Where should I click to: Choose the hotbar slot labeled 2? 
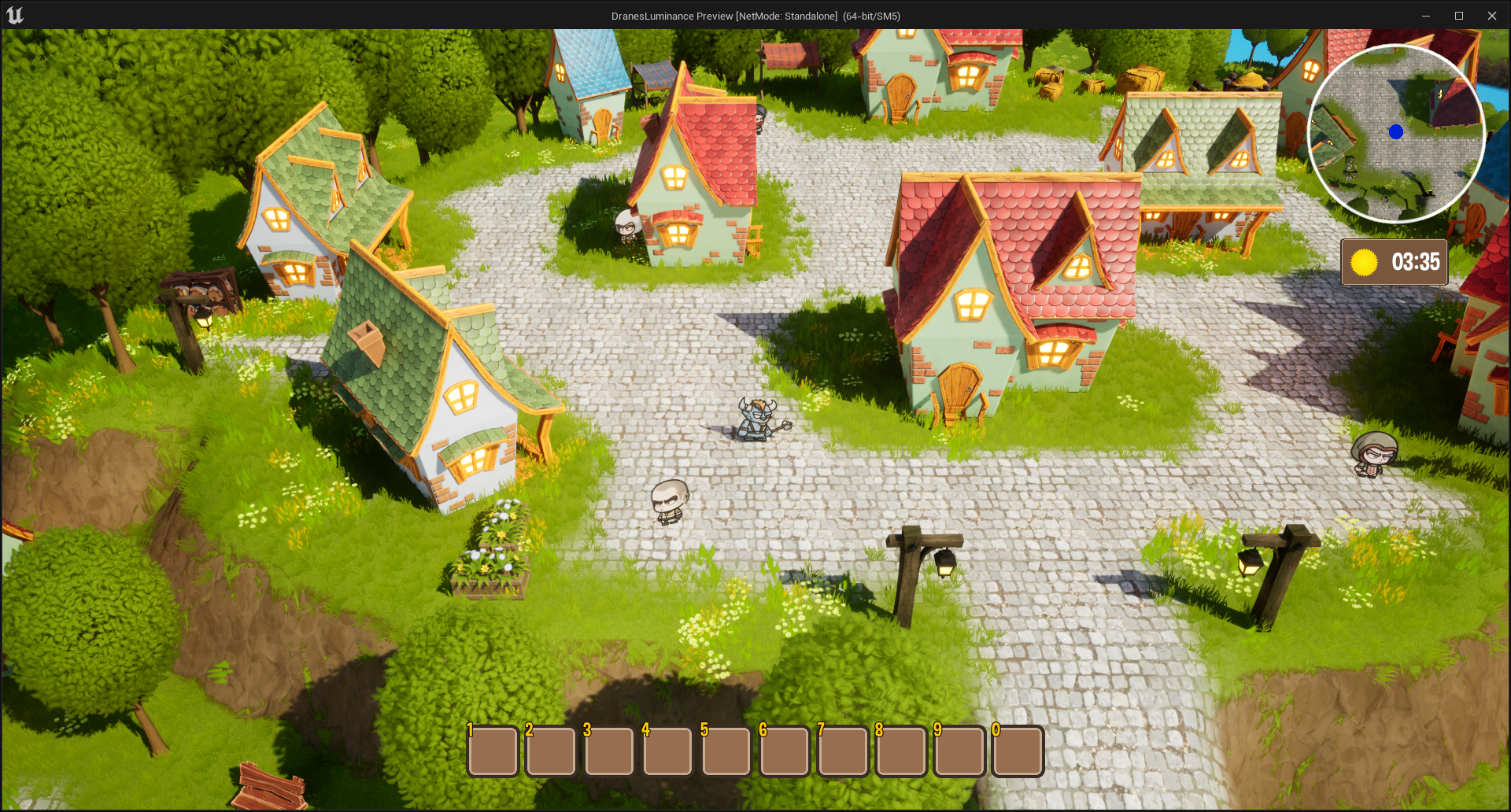(552, 751)
